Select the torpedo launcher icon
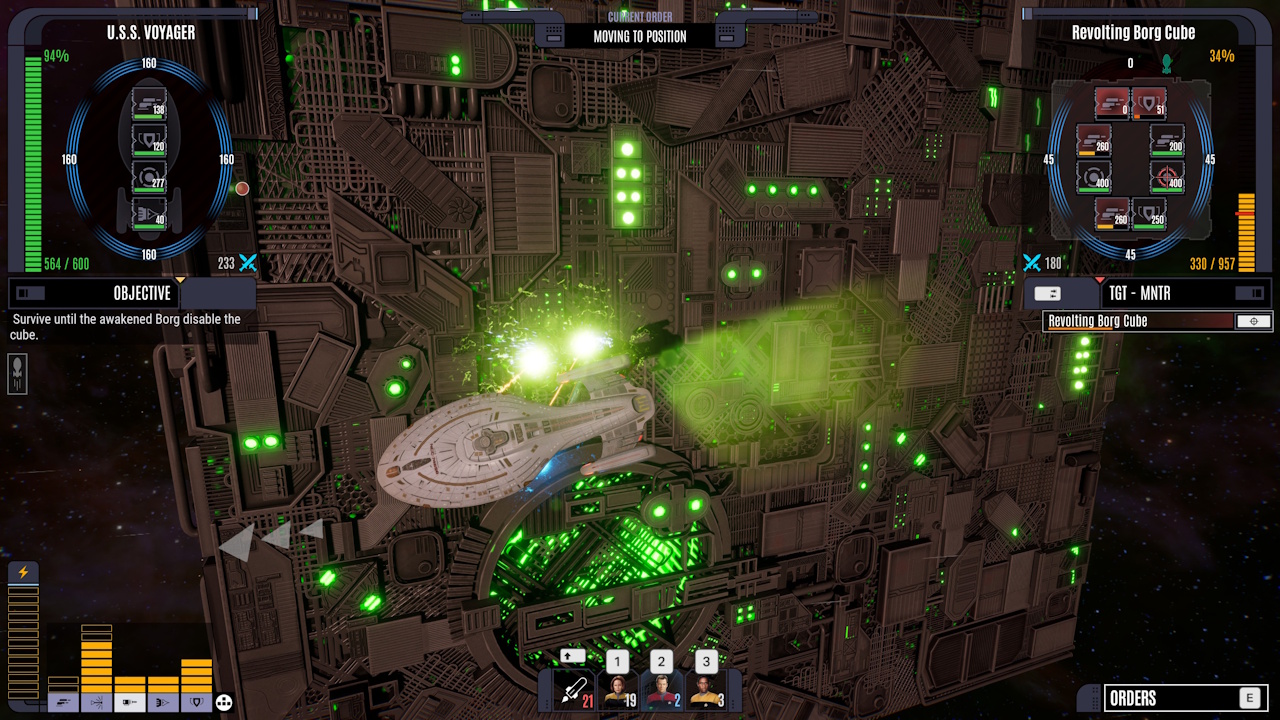This screenshot has width=1280, height=720. click(573, 689)
